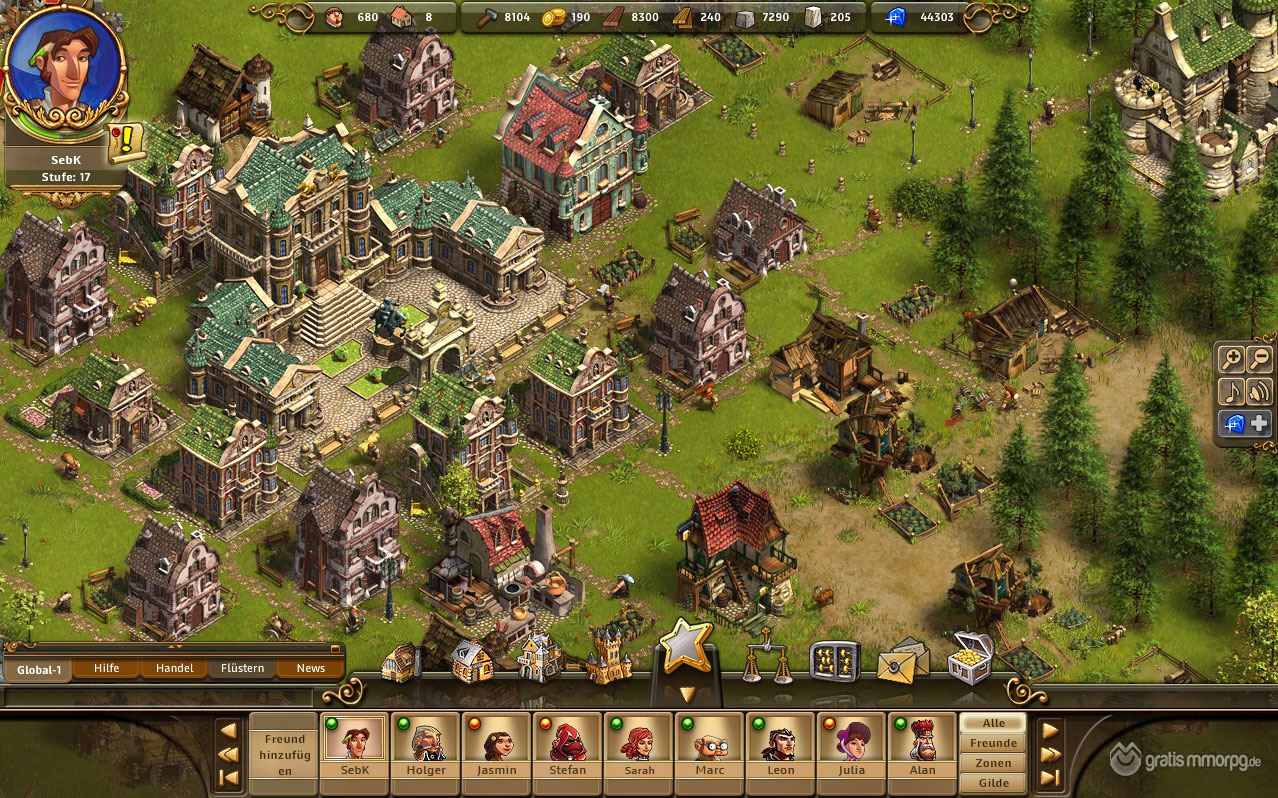Image resolution: width=1278 pixels, height=798 pixels.
Task: Open the trade office scales icon
Action: 767,657
